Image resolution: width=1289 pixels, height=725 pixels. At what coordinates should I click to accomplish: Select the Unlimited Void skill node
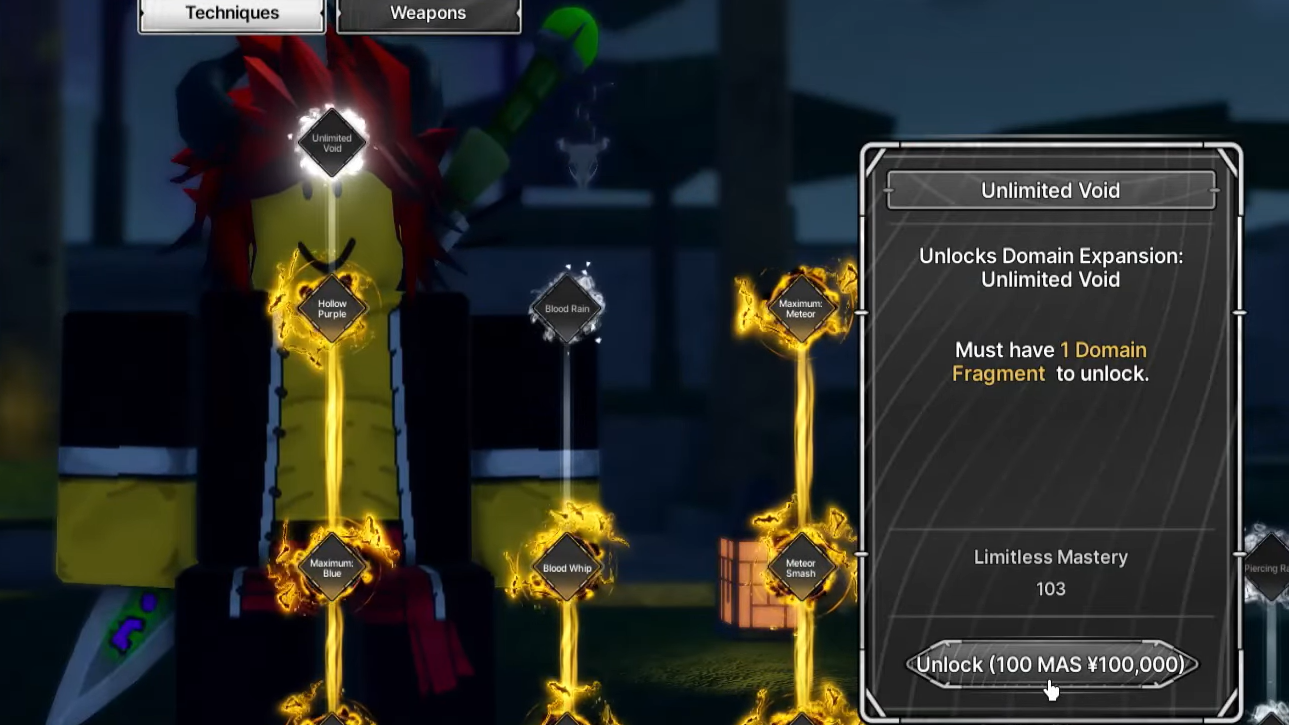tap(332, 143)
